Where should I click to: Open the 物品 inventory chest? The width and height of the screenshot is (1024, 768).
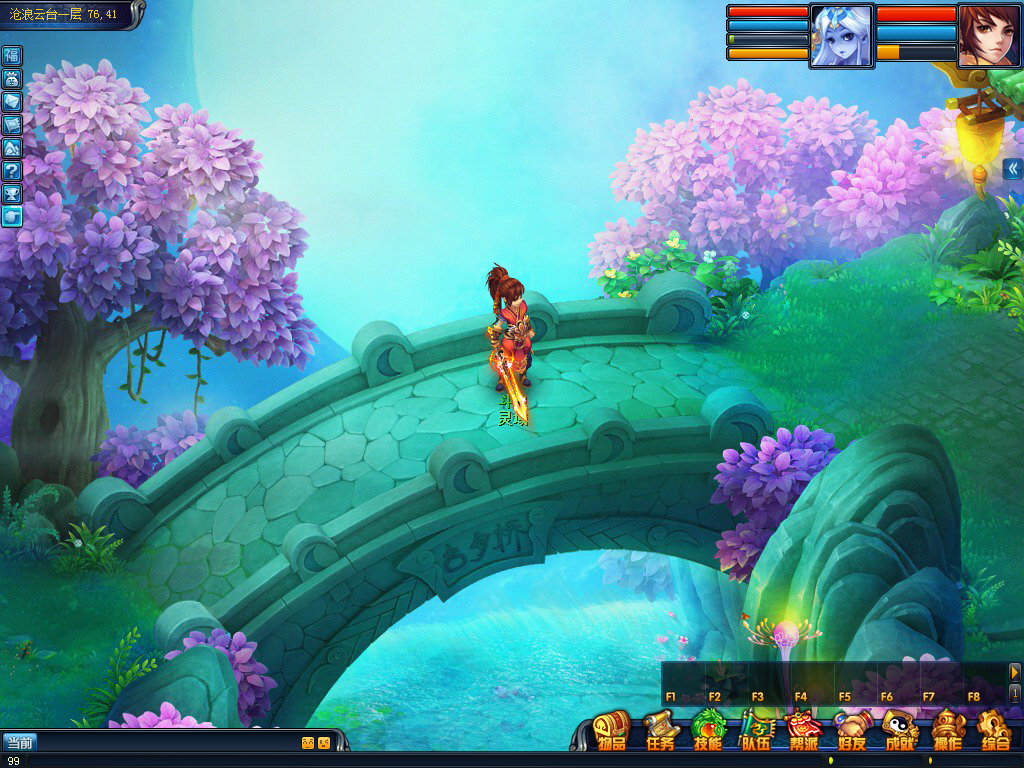pyautogui.click(x=612, y=730)
